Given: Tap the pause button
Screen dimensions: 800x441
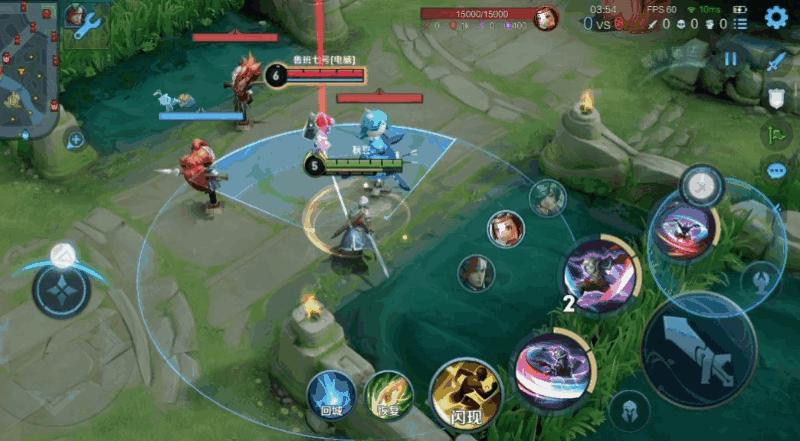Looking at the screenshot, I should click(x=731, y=59).
